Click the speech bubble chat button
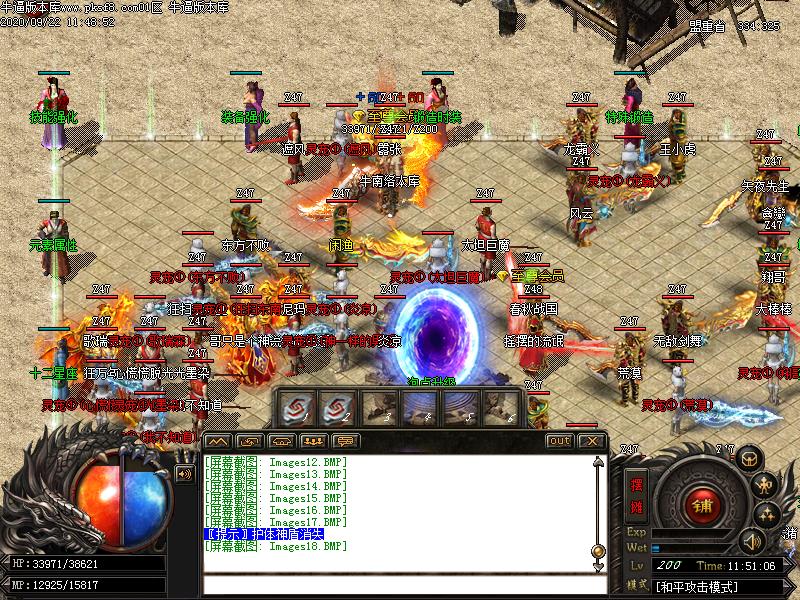This screenshot has height=600, width=800. (346, 441)
